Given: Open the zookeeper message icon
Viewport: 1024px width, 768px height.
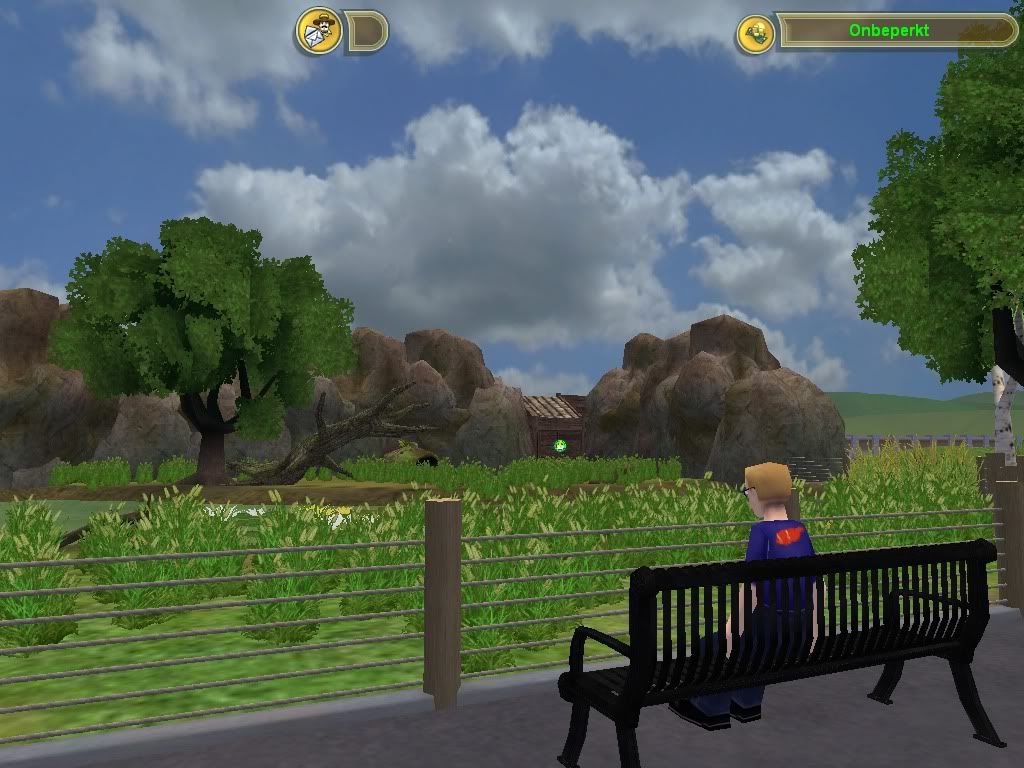Looking at the screenshot, I should pos(319,31).
